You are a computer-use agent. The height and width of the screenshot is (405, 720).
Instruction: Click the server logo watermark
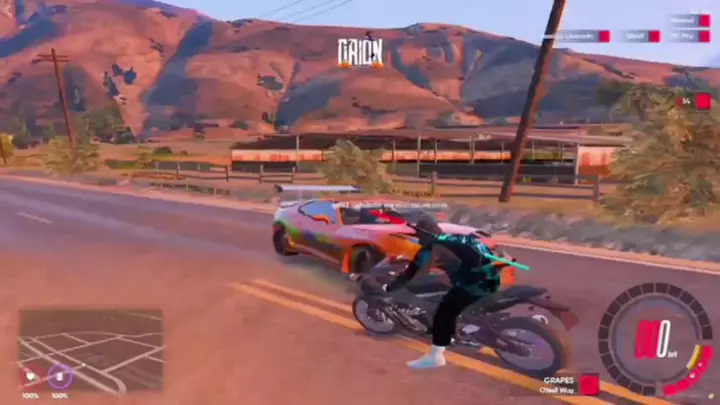360,50
